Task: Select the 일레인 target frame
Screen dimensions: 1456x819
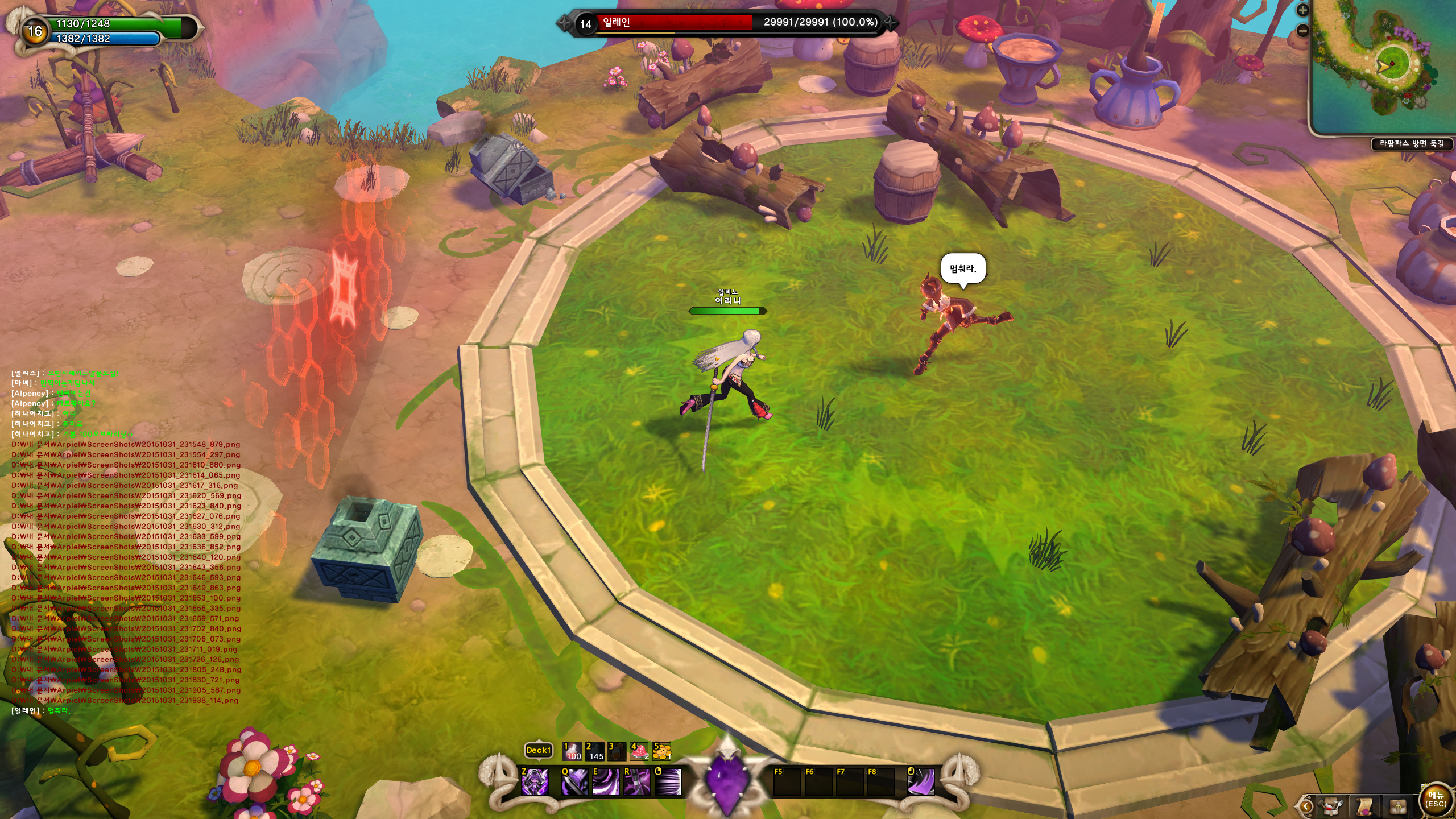Action: [x=722, y=23]
